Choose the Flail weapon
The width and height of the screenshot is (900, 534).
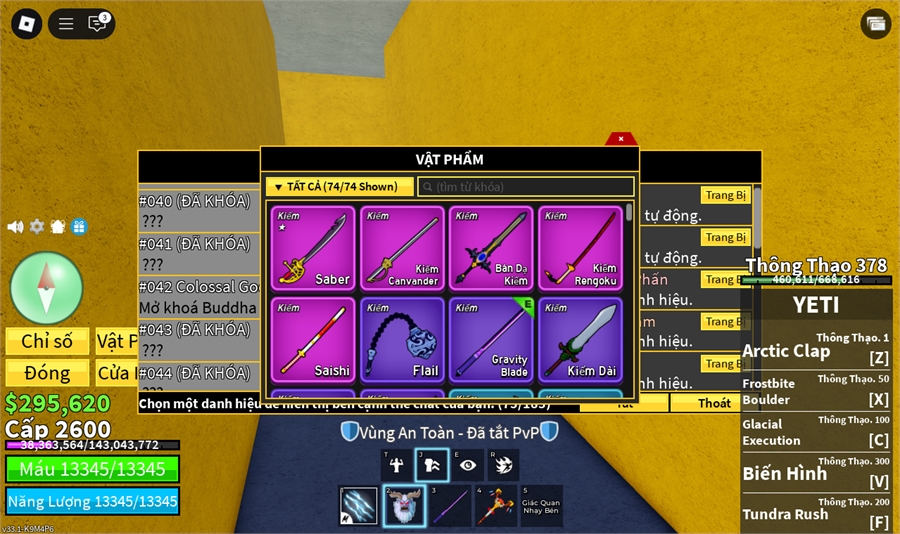[x=402, y=339]
